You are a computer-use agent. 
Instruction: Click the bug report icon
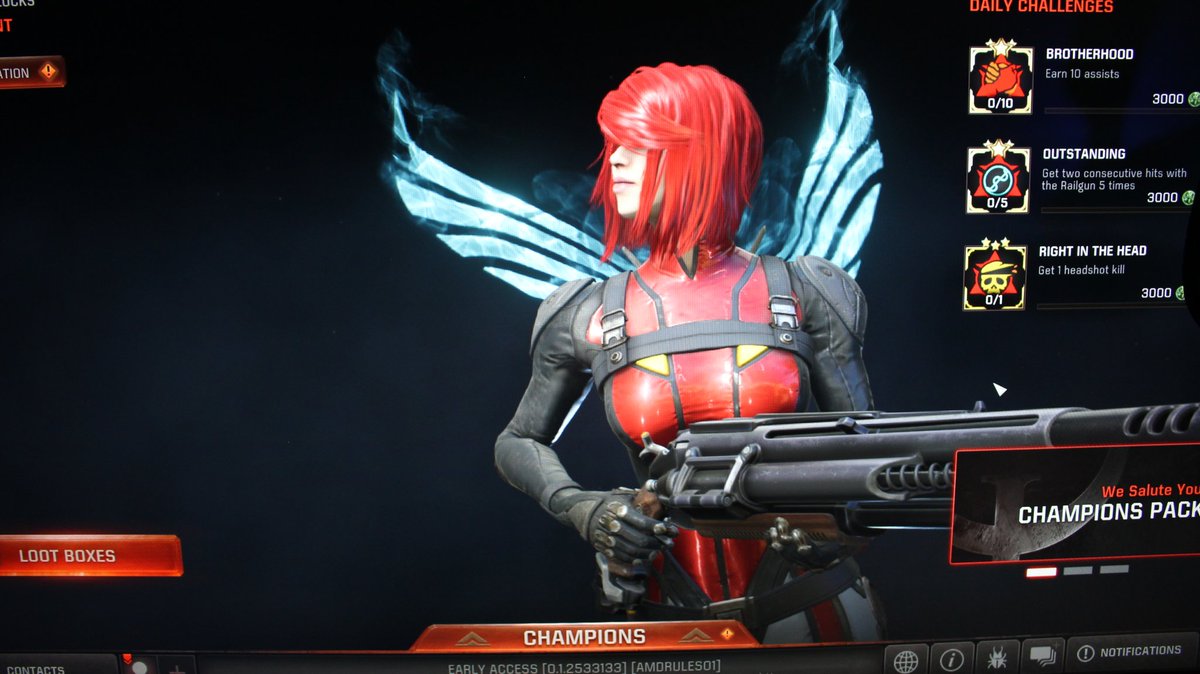[997, 659]
